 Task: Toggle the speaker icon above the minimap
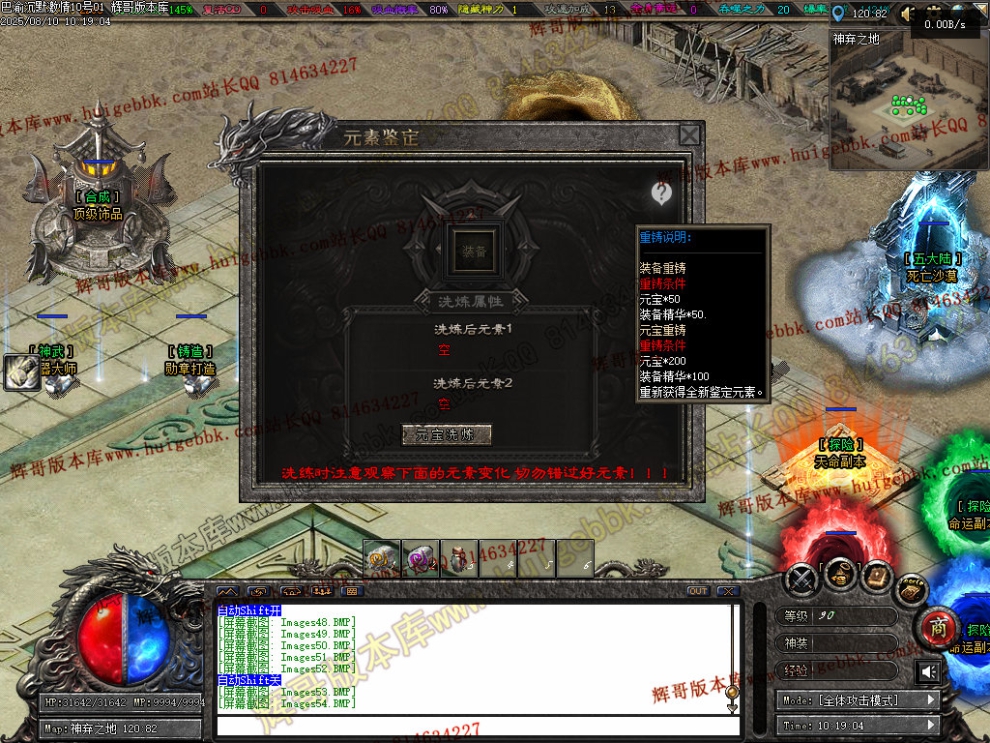(908, 14)
